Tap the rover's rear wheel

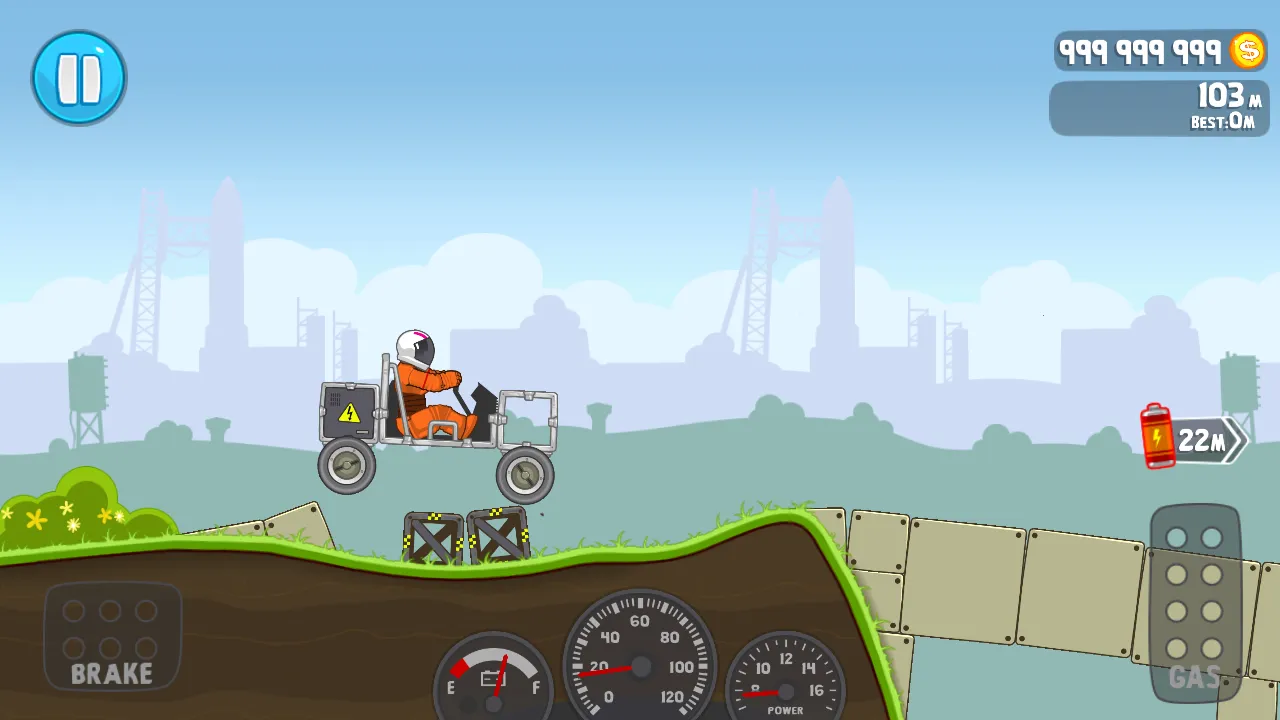click(x=345, y=466)
